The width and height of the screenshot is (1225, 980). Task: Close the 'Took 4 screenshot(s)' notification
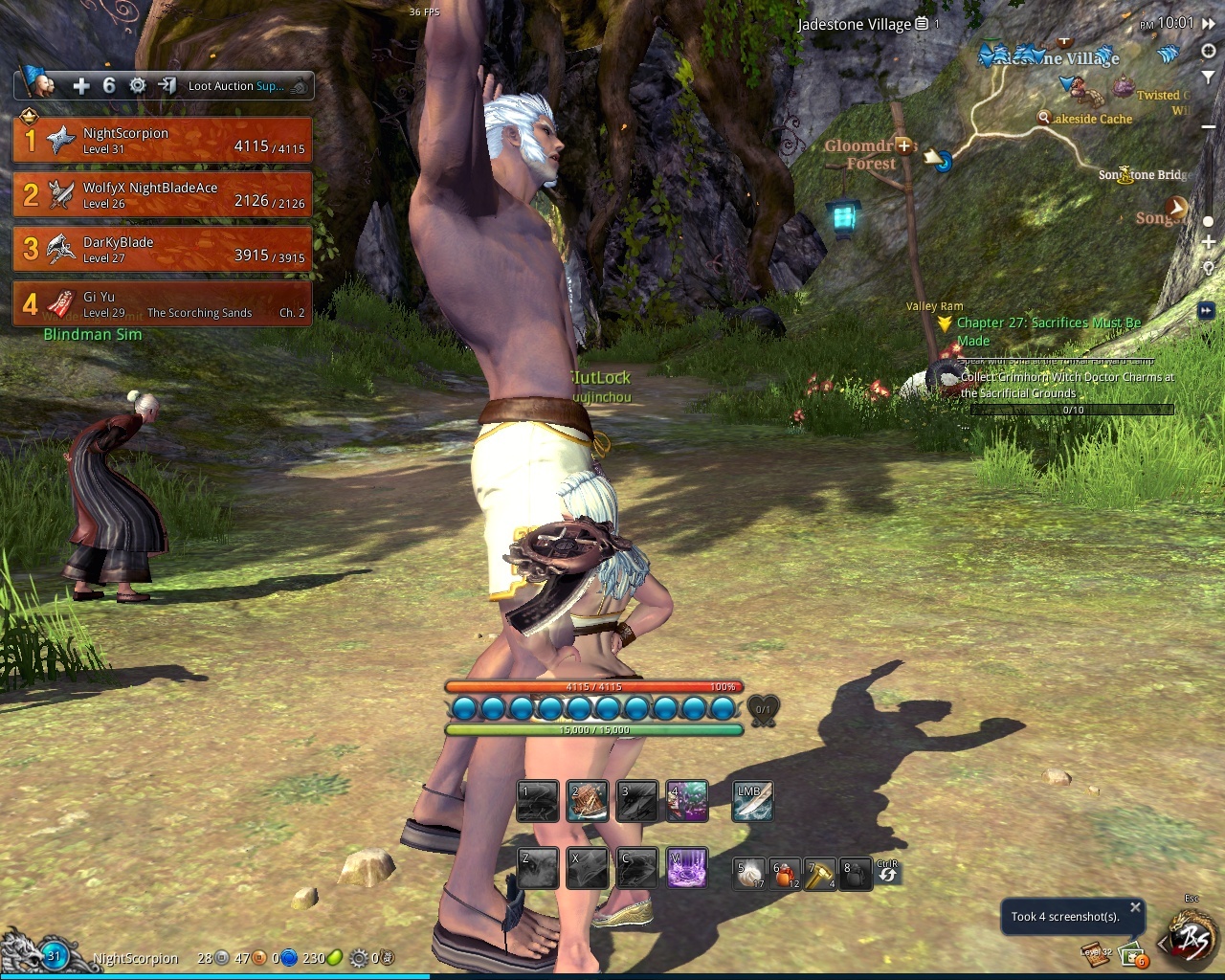[x=1135, y=907]
